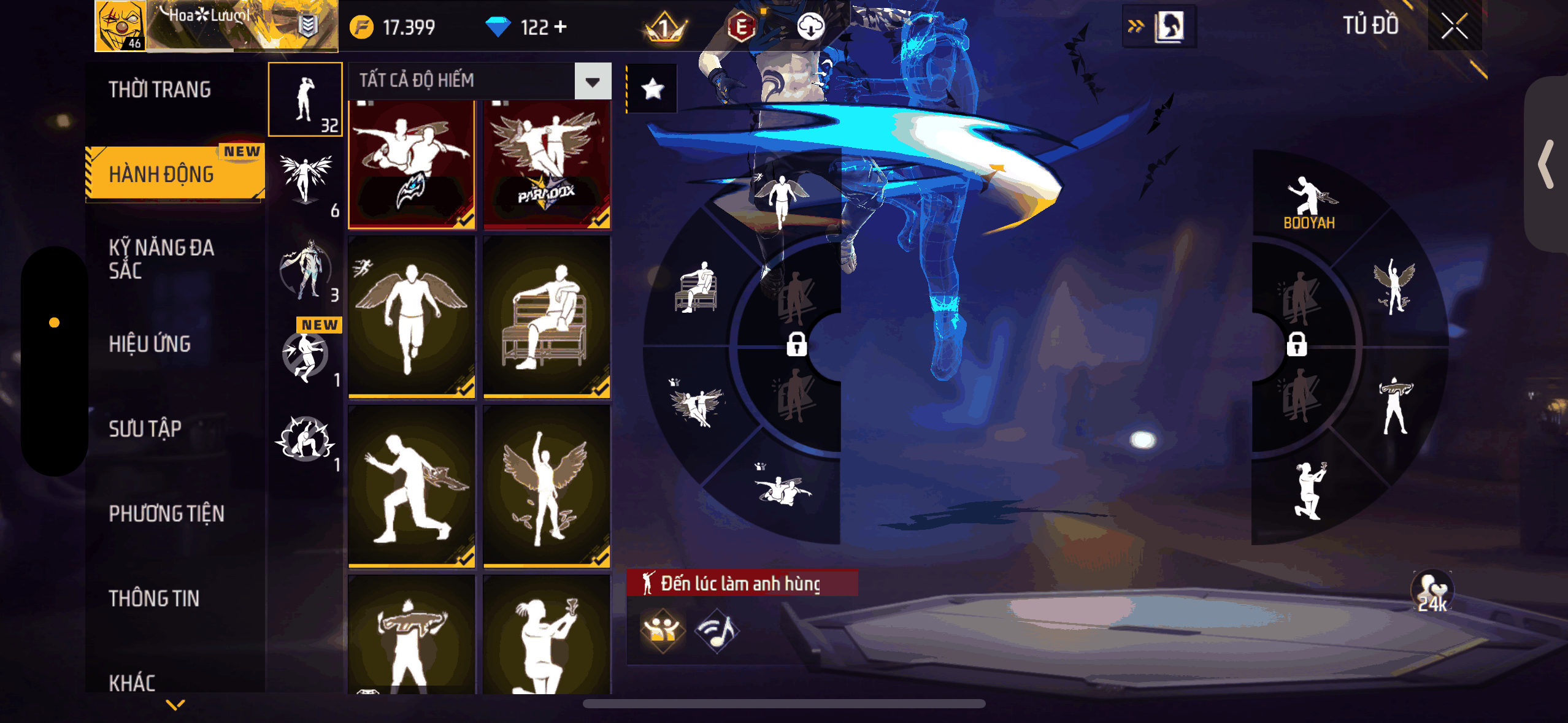Screen dimensions: 1568x723
Task: Open the cloud download icon
Action: 810,27
